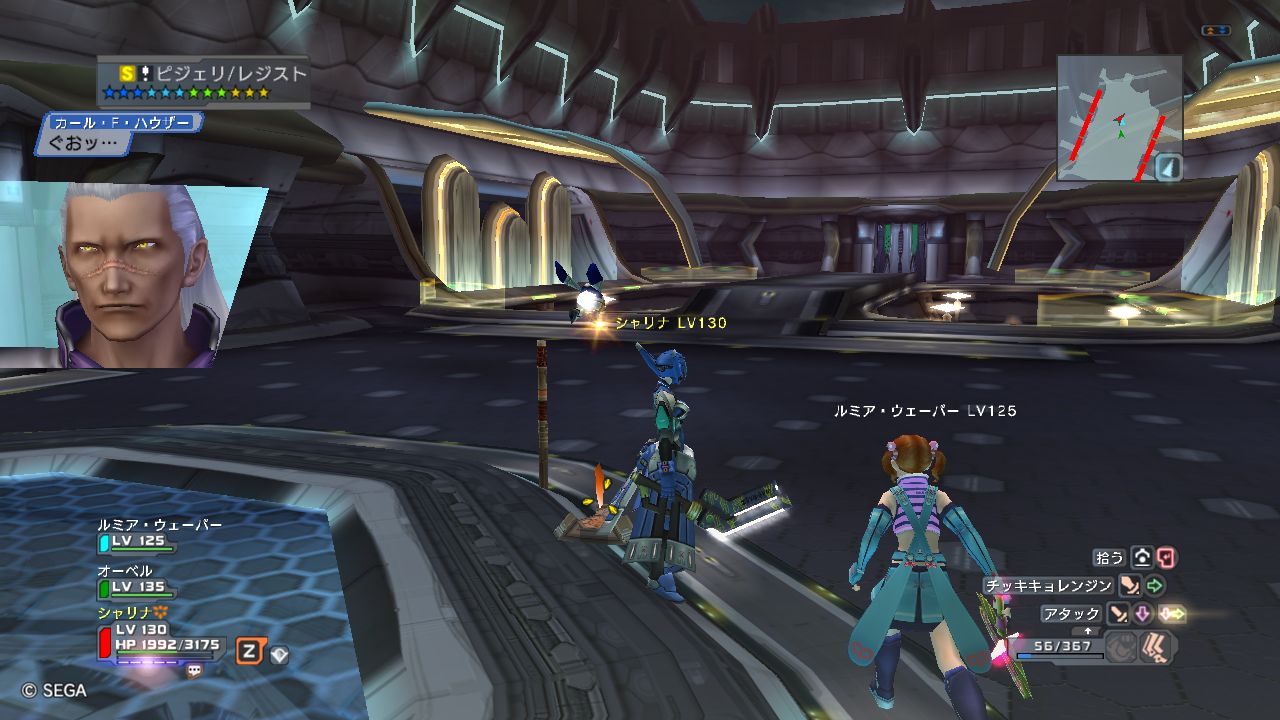Toggle the orange and blue arrows indicator
The height and width of the screenshot is (720, 1280).
(1216, 31)
